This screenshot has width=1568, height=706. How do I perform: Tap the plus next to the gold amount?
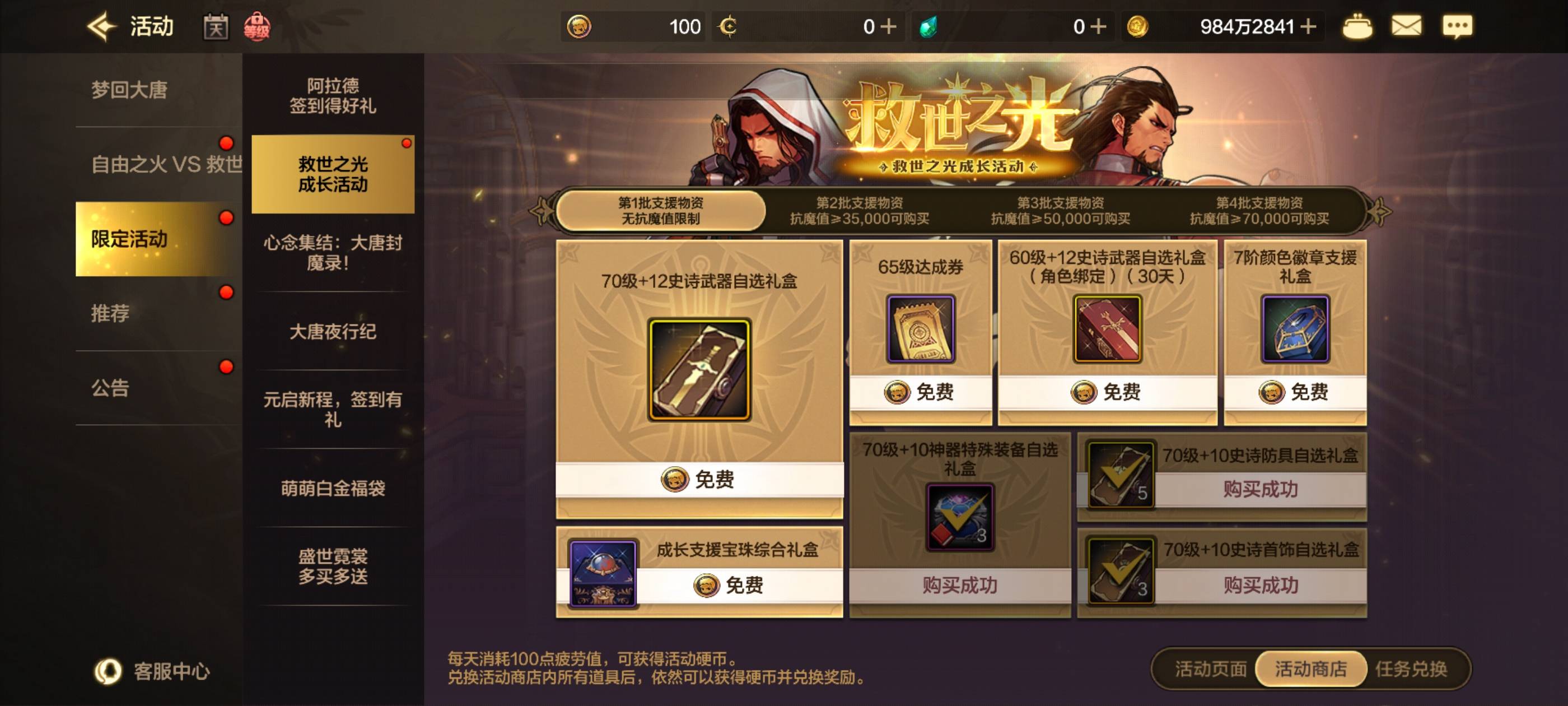pyautogui.click(x=1310, y=26)
